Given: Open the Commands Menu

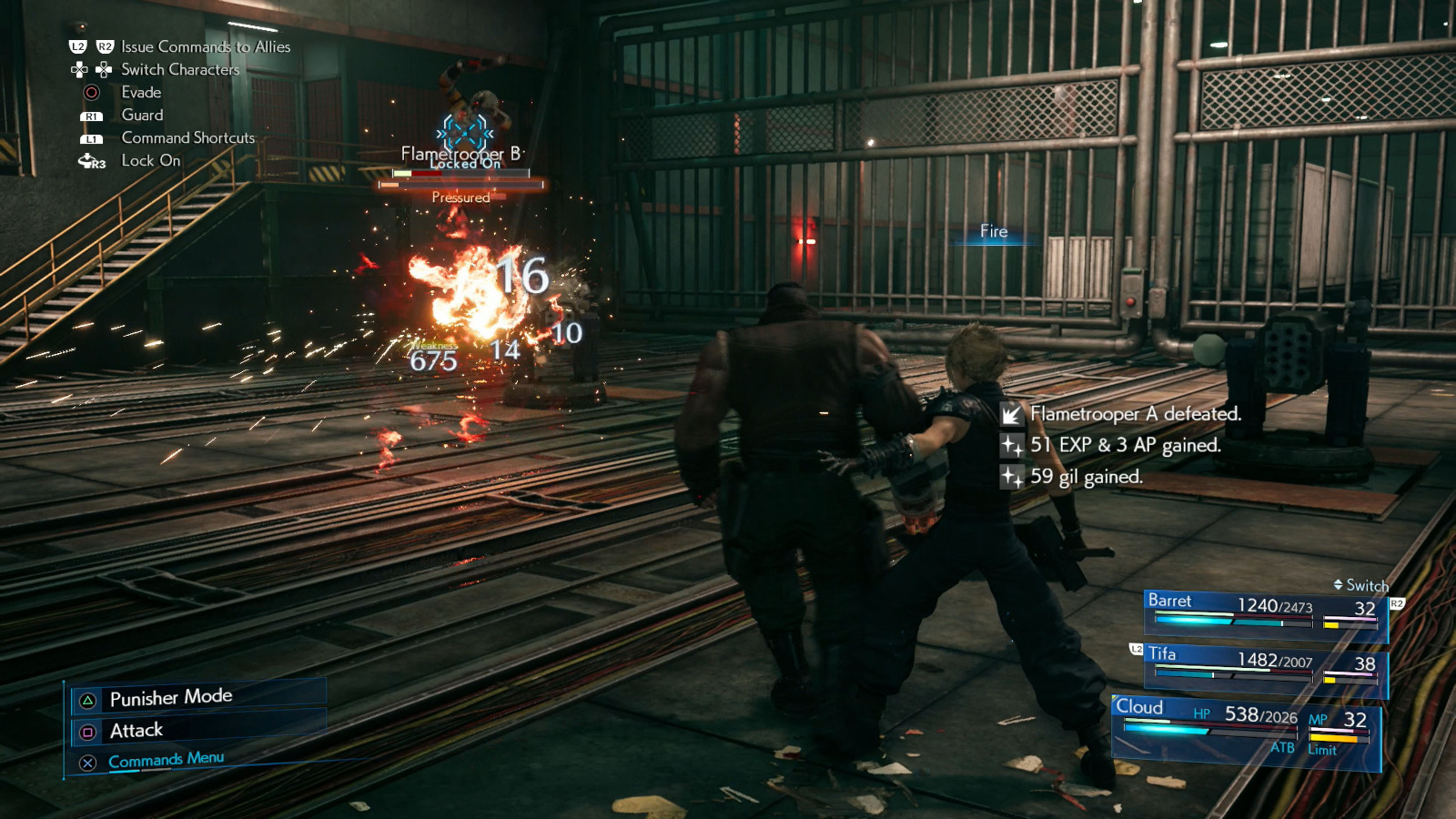Looking at the screenshot, I should (x=166, y=760).
